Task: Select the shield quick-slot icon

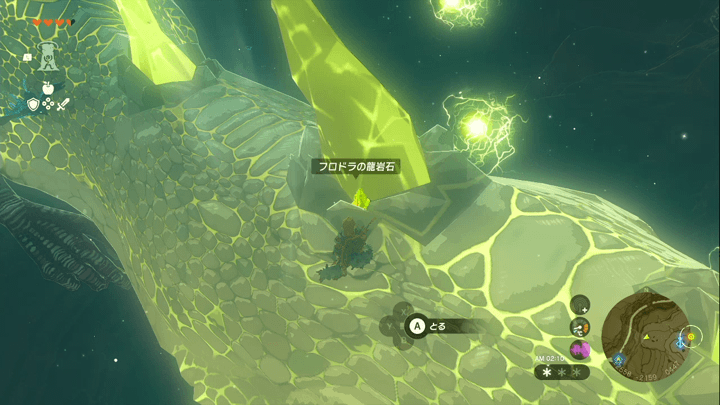Action: point(33,104)
